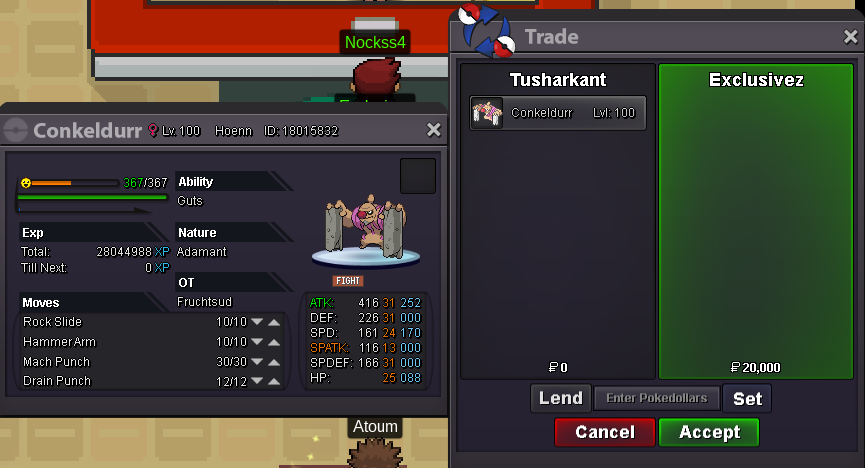Select the Conkeldurr entry in trade list
865x468 pixels.
pyautogui.click(x=558, y=113)
